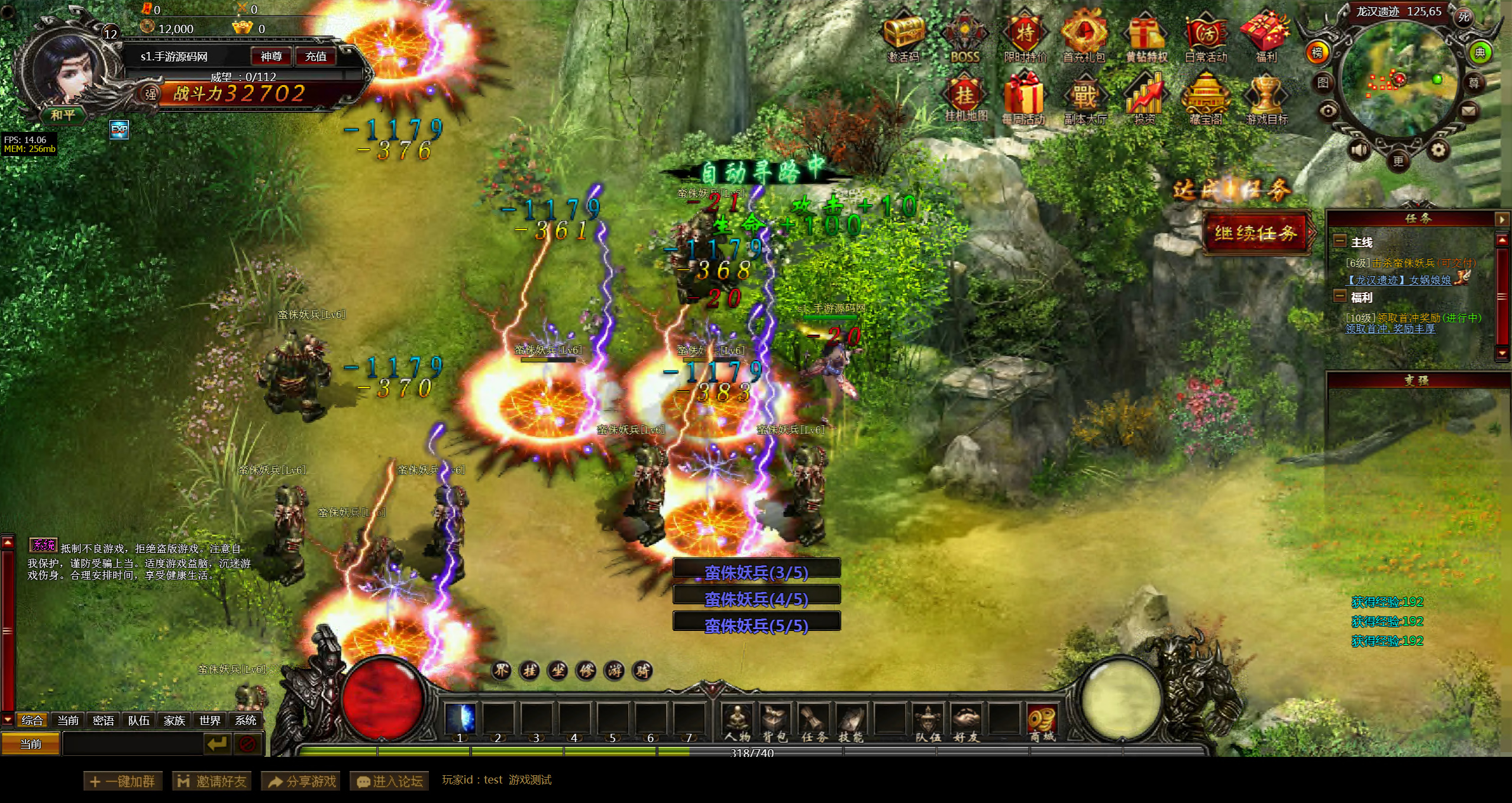Open the 人物 character sheet

(x=737, y=723)
